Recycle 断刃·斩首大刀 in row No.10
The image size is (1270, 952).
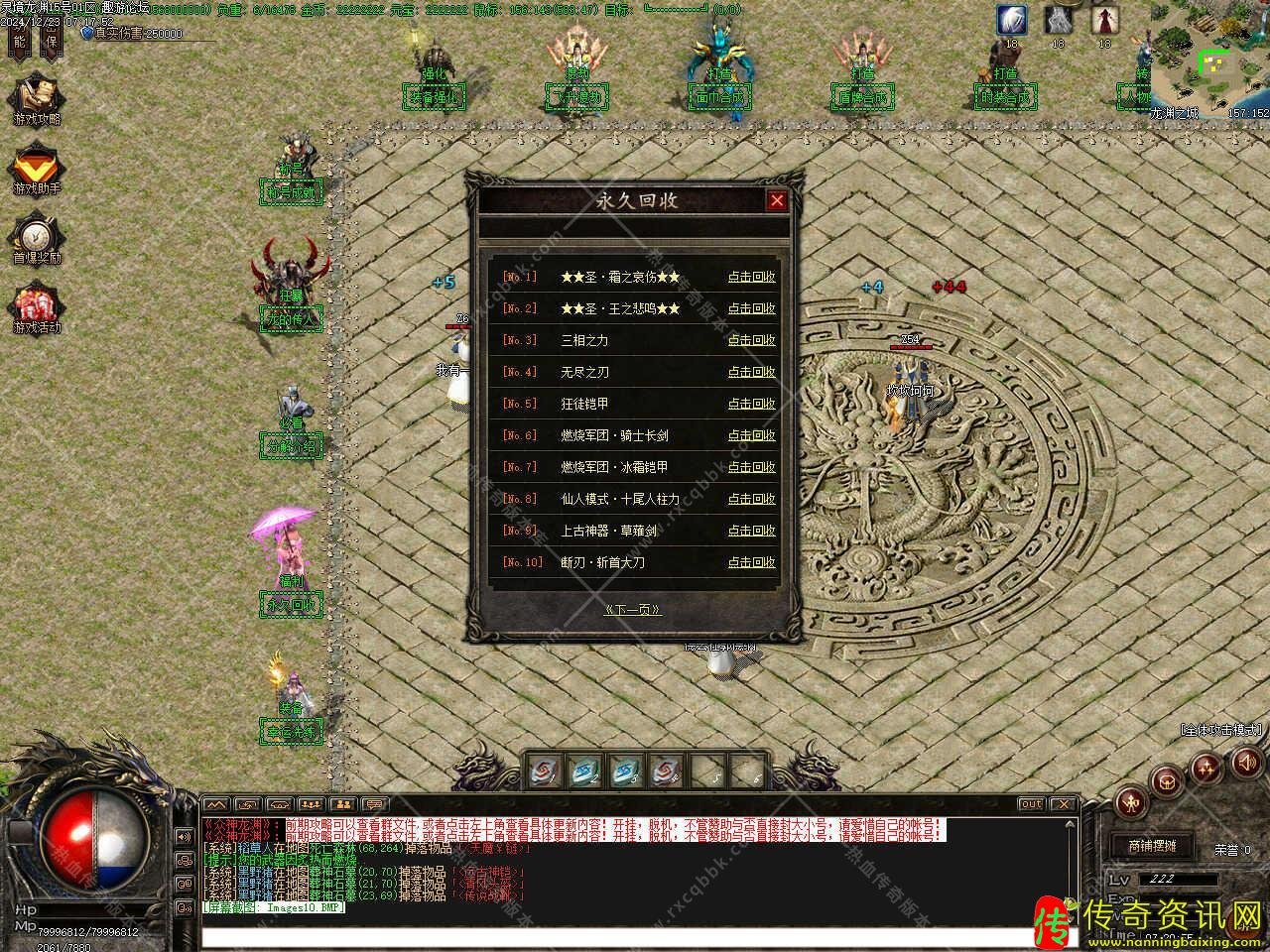click(751, 562)
